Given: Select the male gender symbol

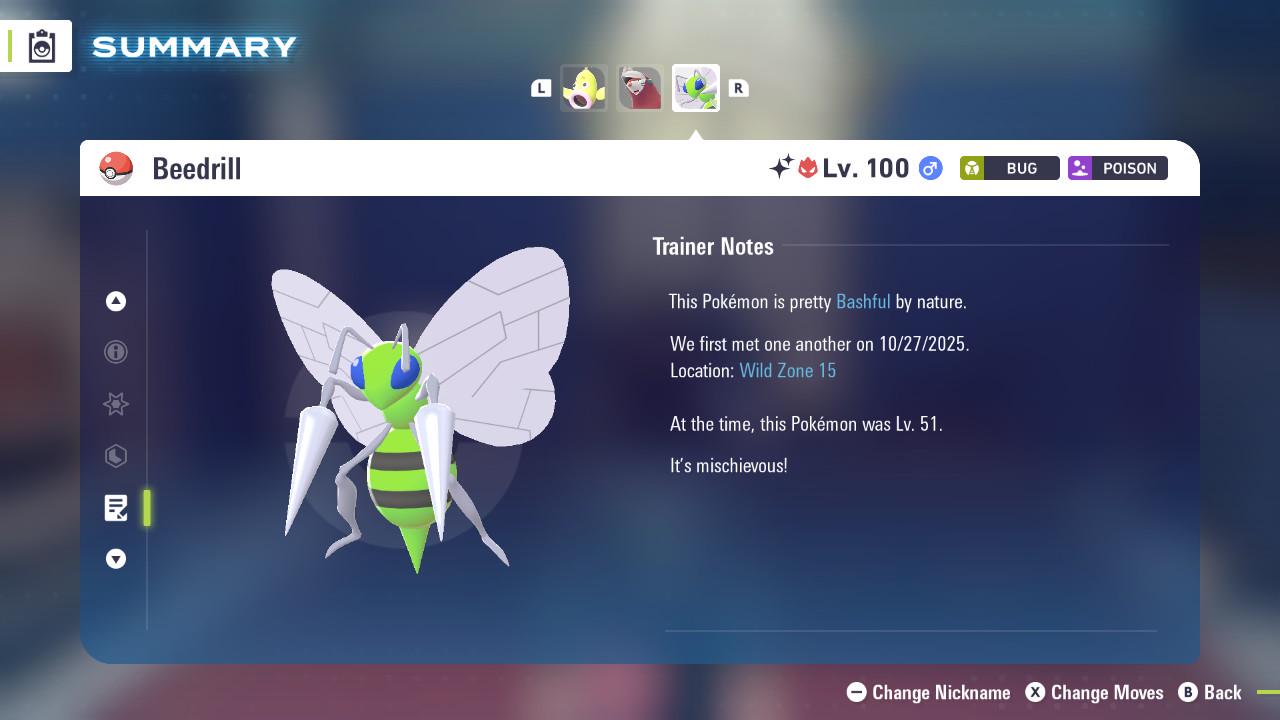Looking at the screenshot, I should click(928, 168).
